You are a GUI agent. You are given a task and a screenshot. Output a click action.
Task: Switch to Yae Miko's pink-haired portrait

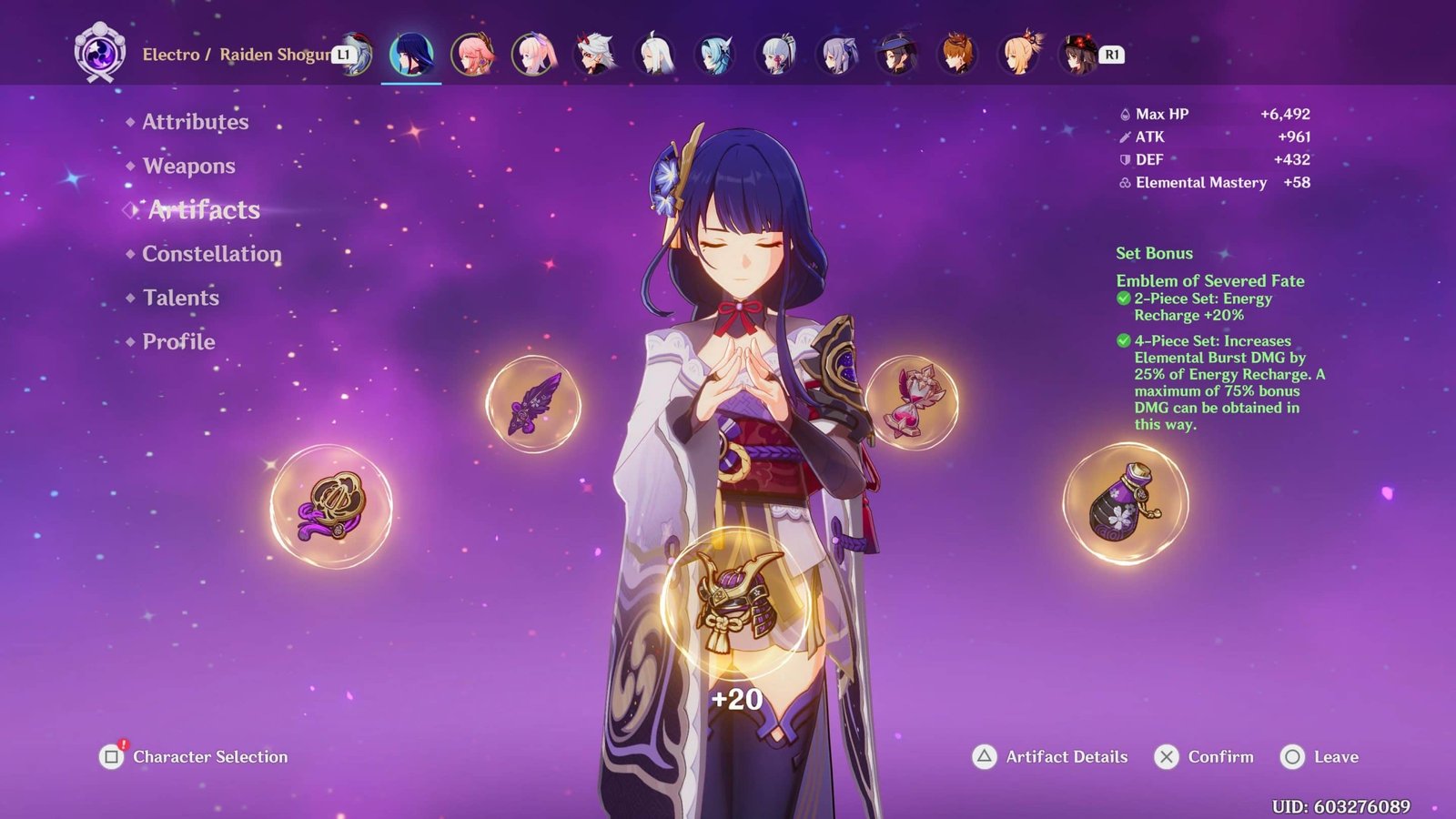point(472,55)
